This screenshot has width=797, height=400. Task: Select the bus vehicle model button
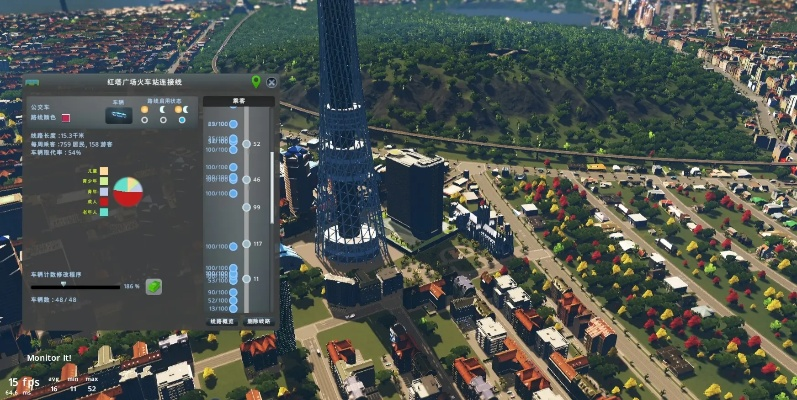[x=118, y=115]
